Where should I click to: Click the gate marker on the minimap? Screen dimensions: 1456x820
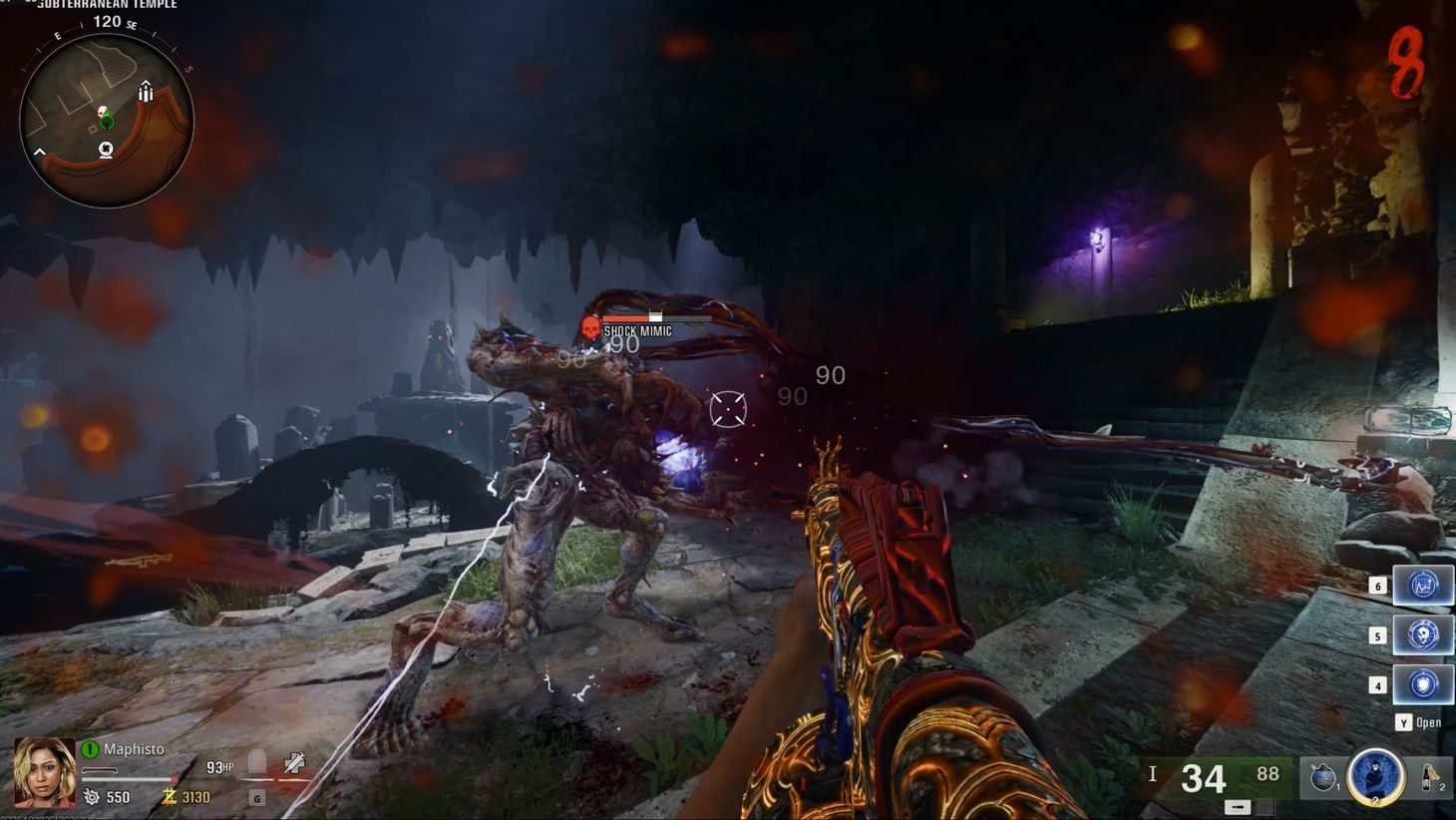click(x=147, y=92)
